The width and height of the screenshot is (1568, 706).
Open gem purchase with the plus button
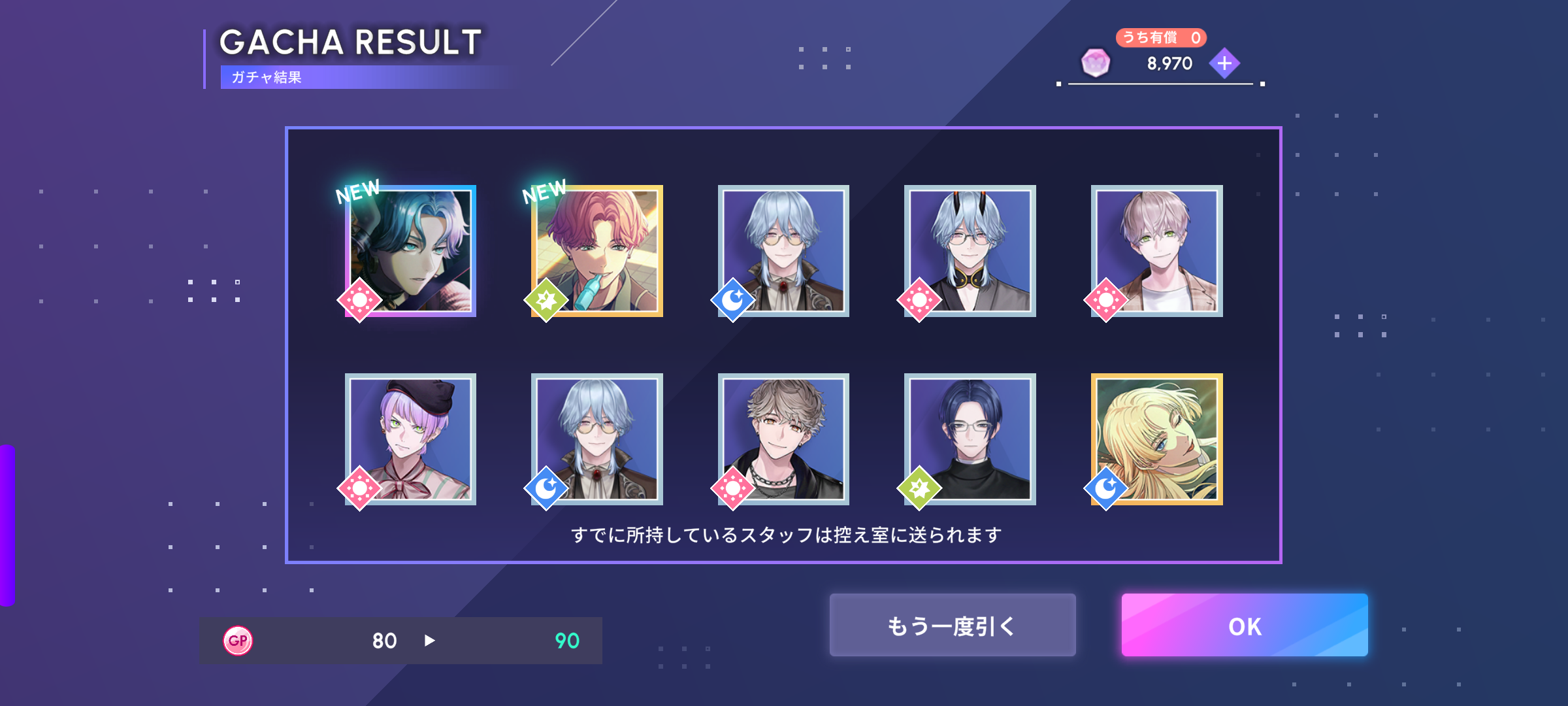pos(1224,63)
